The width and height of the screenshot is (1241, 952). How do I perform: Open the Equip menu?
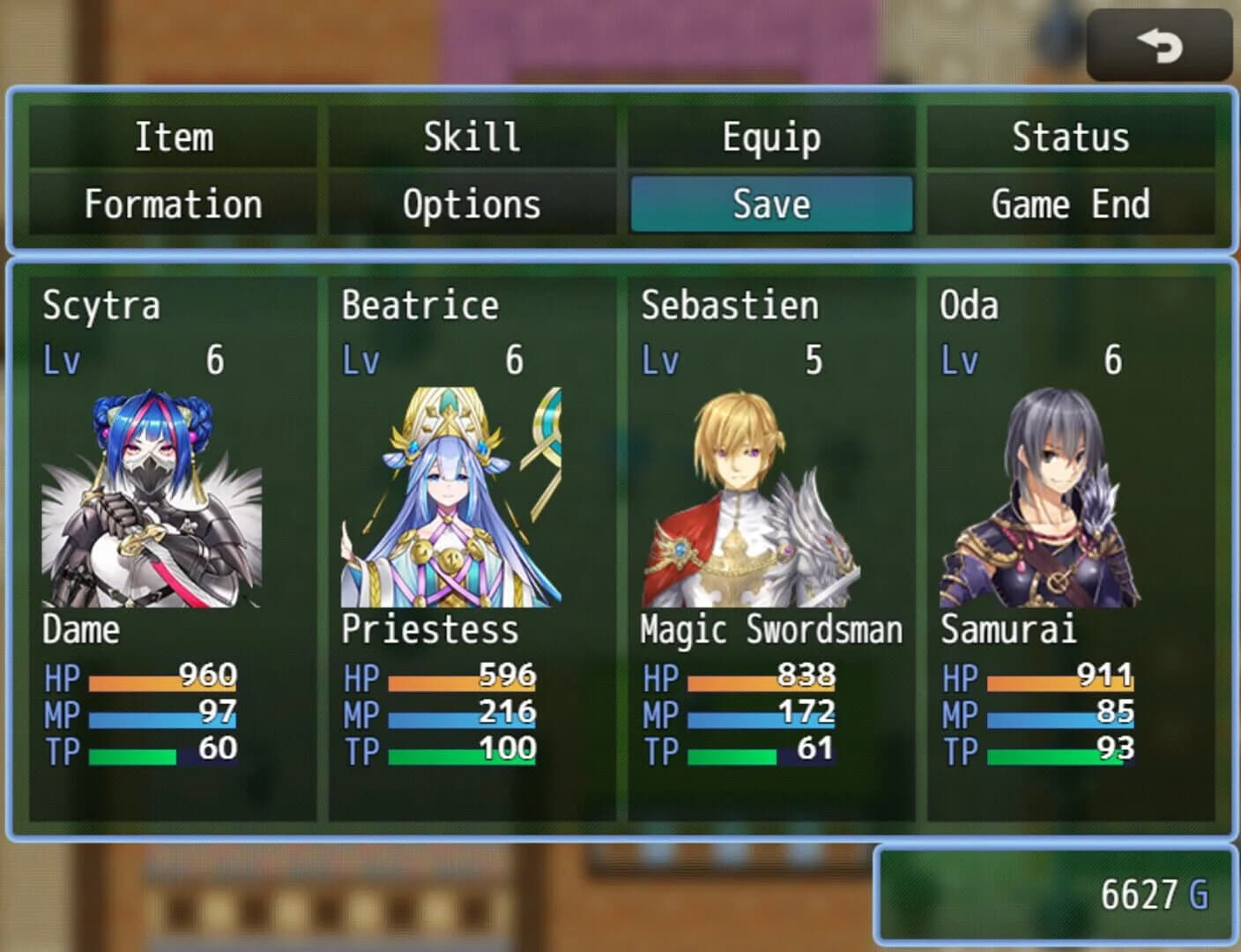click(x=771, y=137)
